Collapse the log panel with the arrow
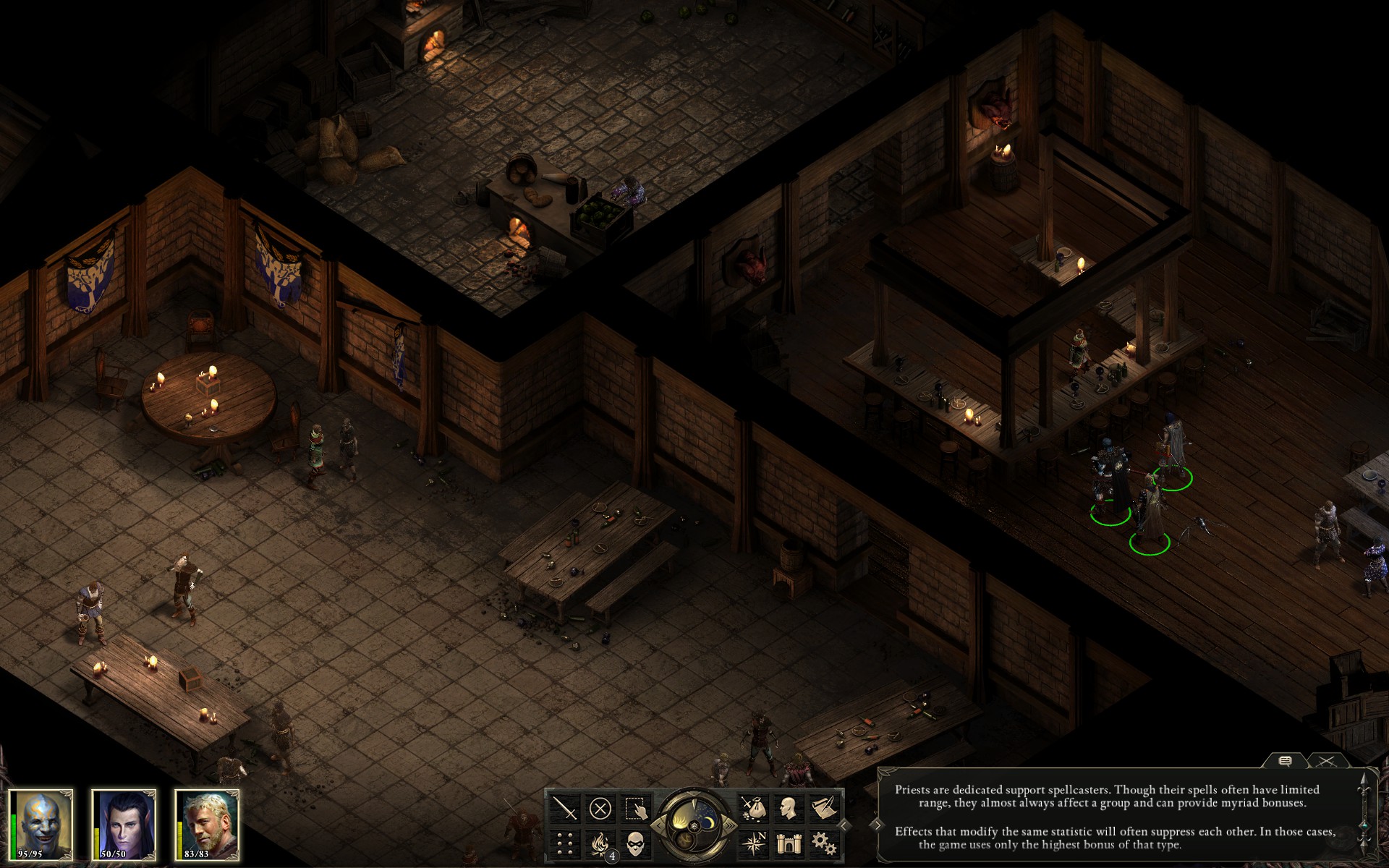The image size is (1389, 868). pyautogui.click(x=877, y=825)
